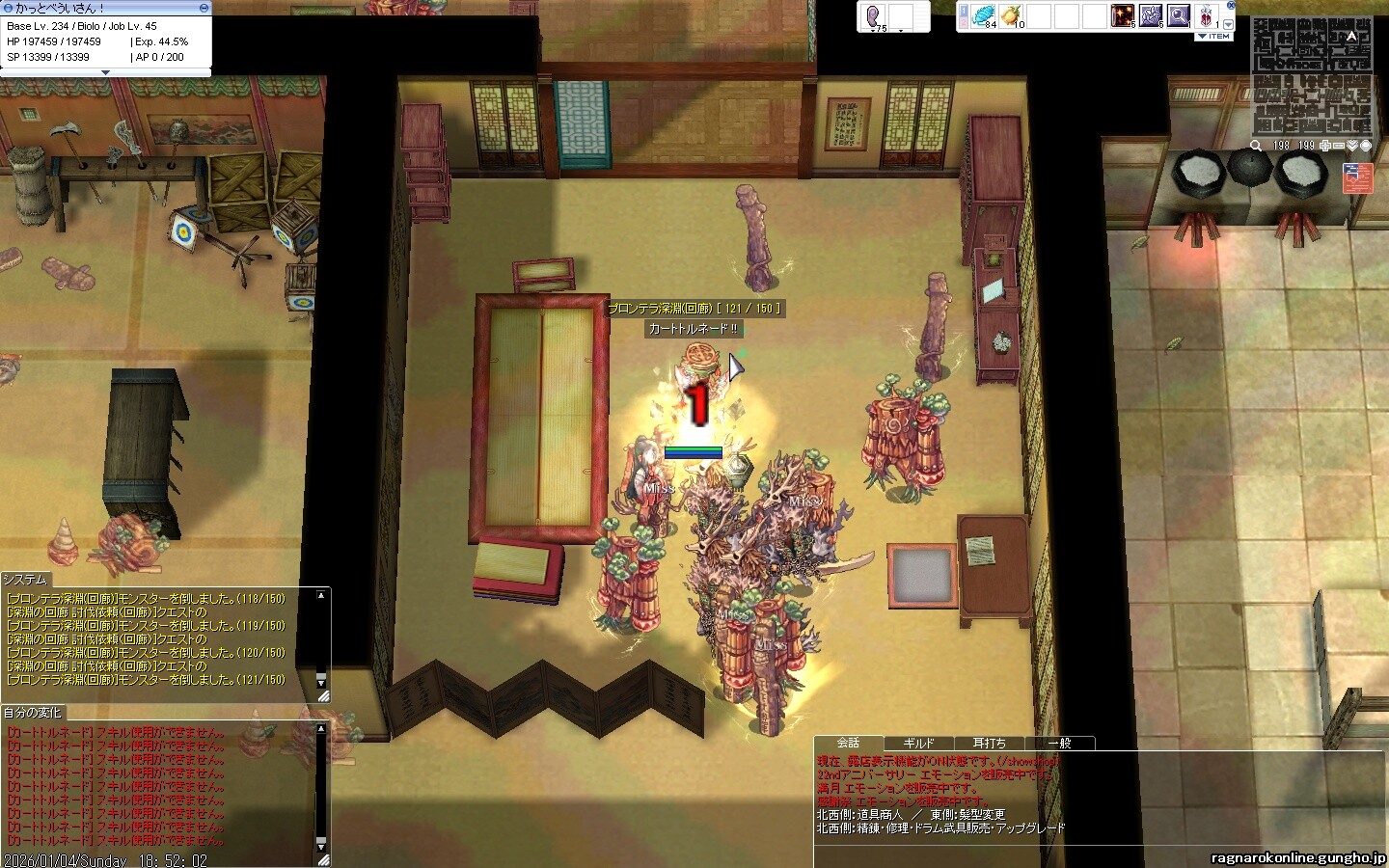Activate the red starburst skill icon
This screenshot has width=1389, height=868.
(x=1122, y=15)
